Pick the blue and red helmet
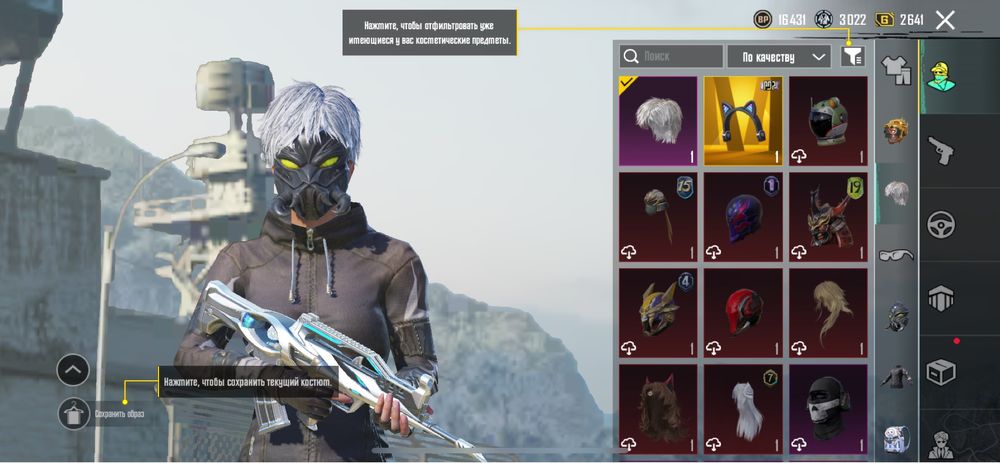The width and height of the screenshot is (1000, 463). coord(743,216)
